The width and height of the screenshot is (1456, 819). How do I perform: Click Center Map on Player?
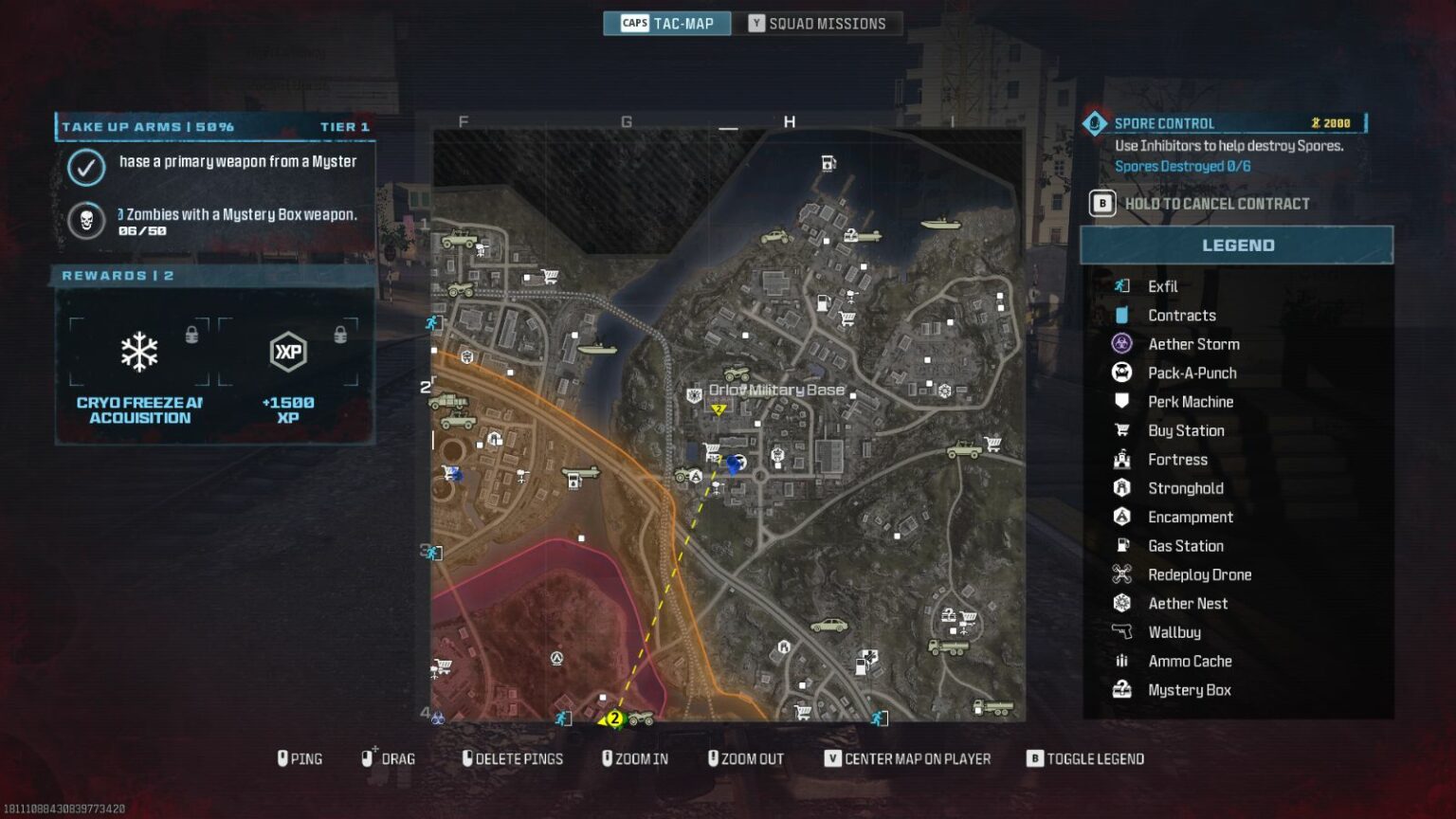pos(907,758)
